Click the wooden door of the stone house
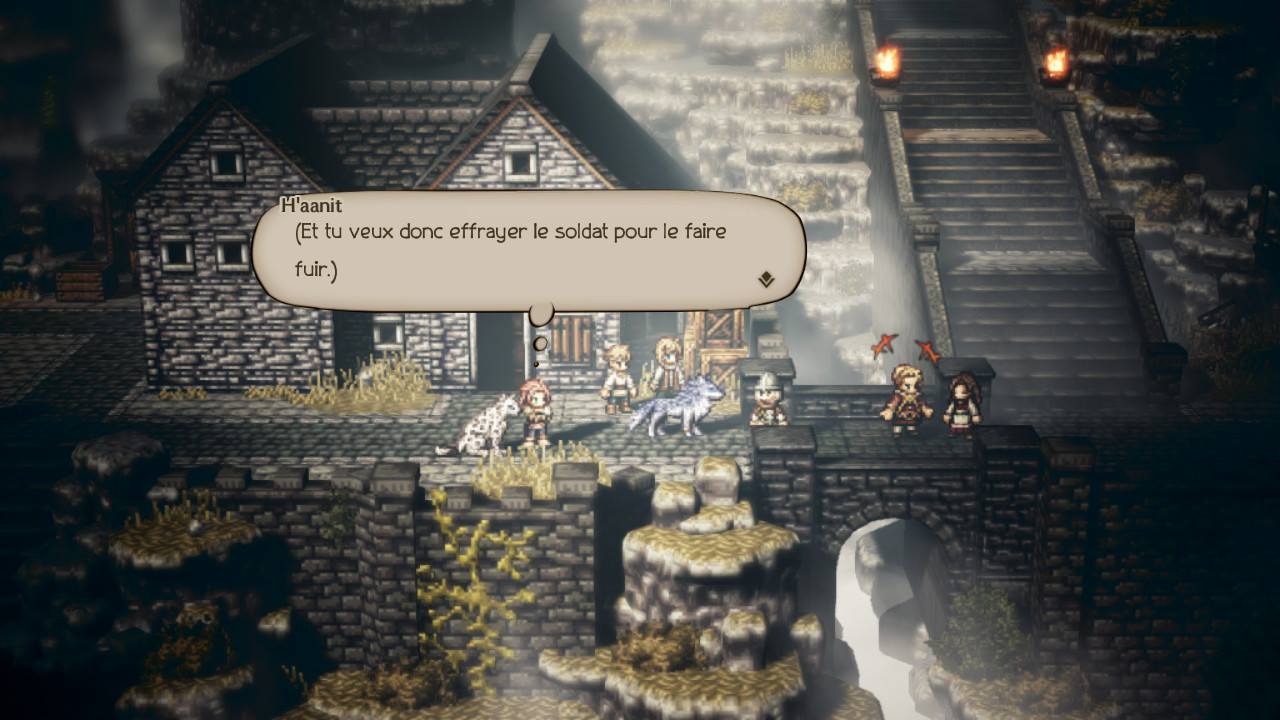 (x=572, y=345)
